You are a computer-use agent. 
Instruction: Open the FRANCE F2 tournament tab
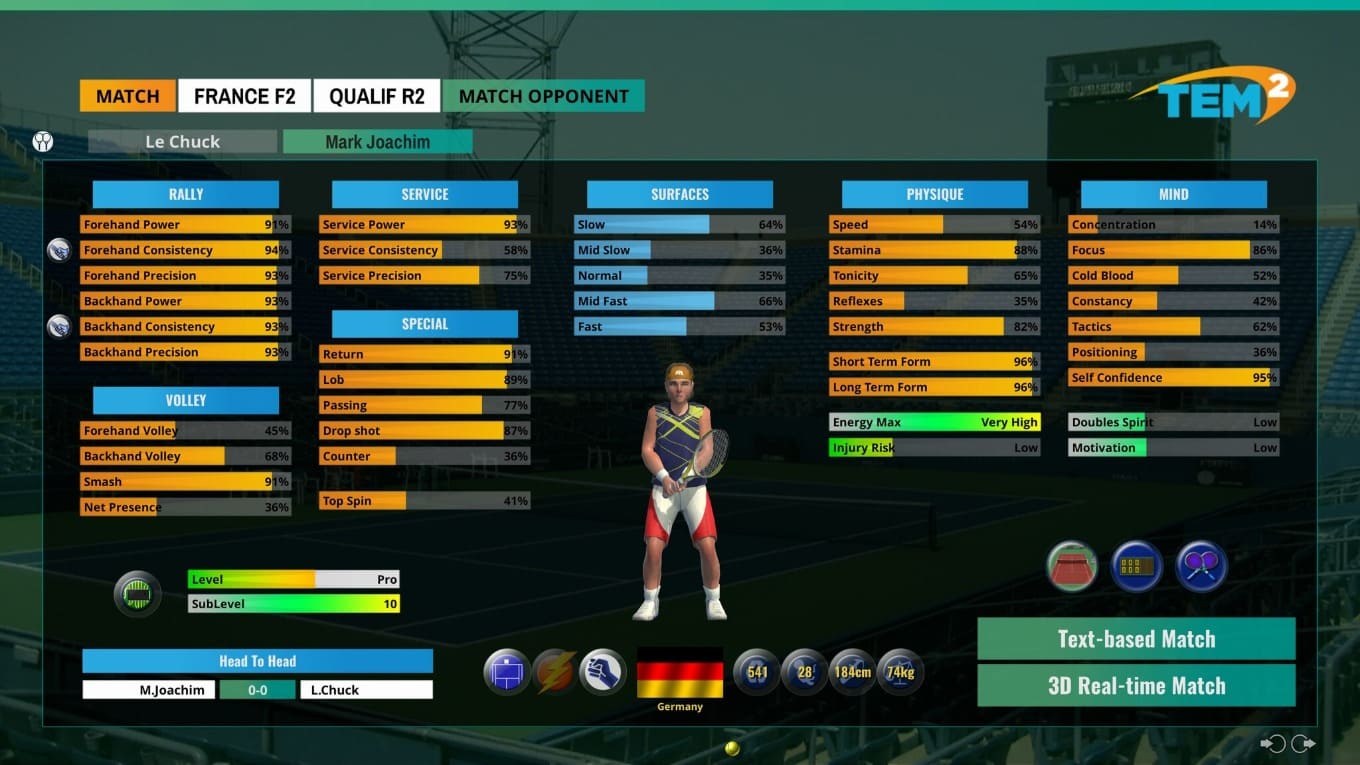(x=245, y=96)
